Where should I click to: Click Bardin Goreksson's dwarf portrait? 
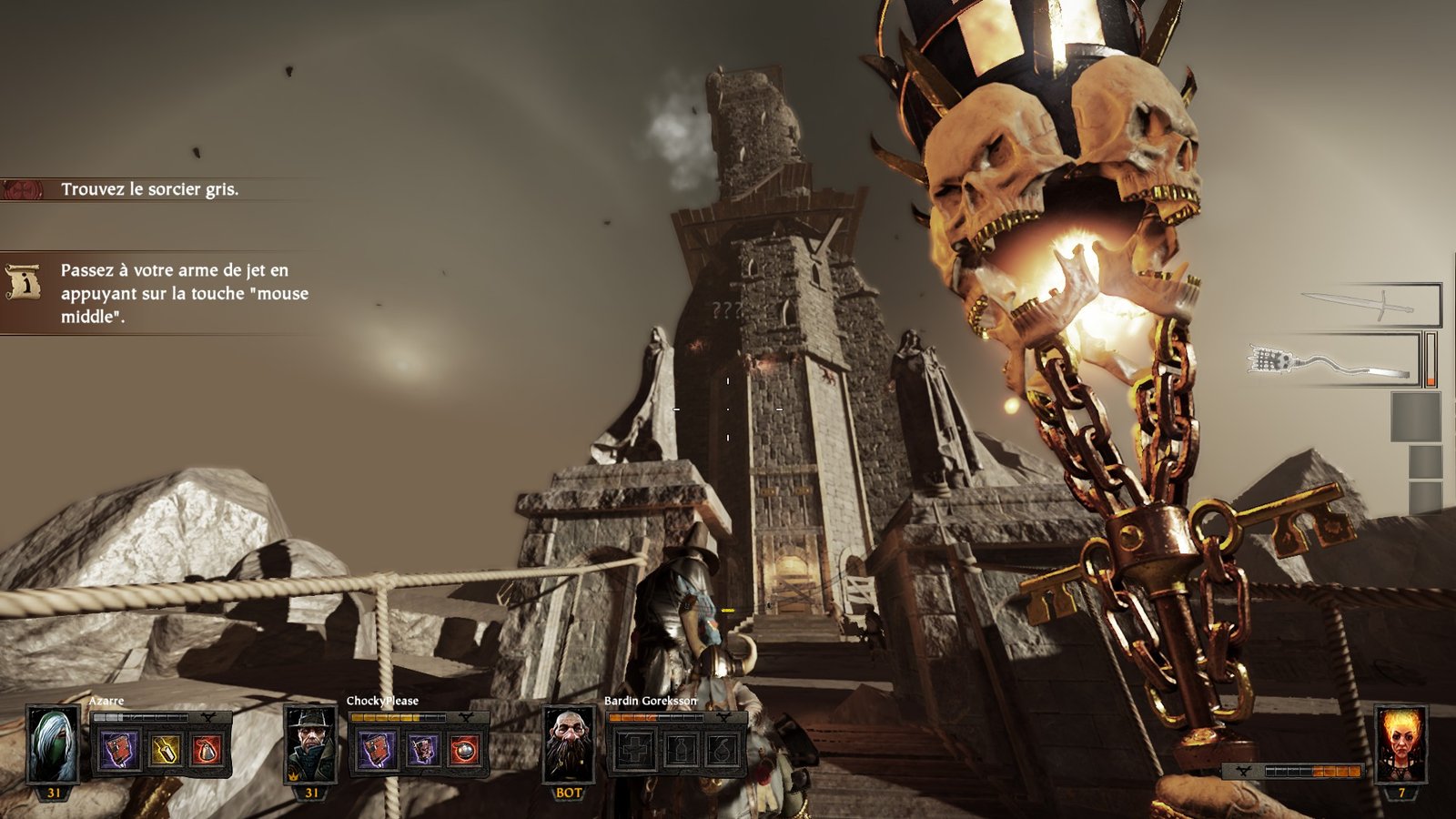[x=569, y=745]
